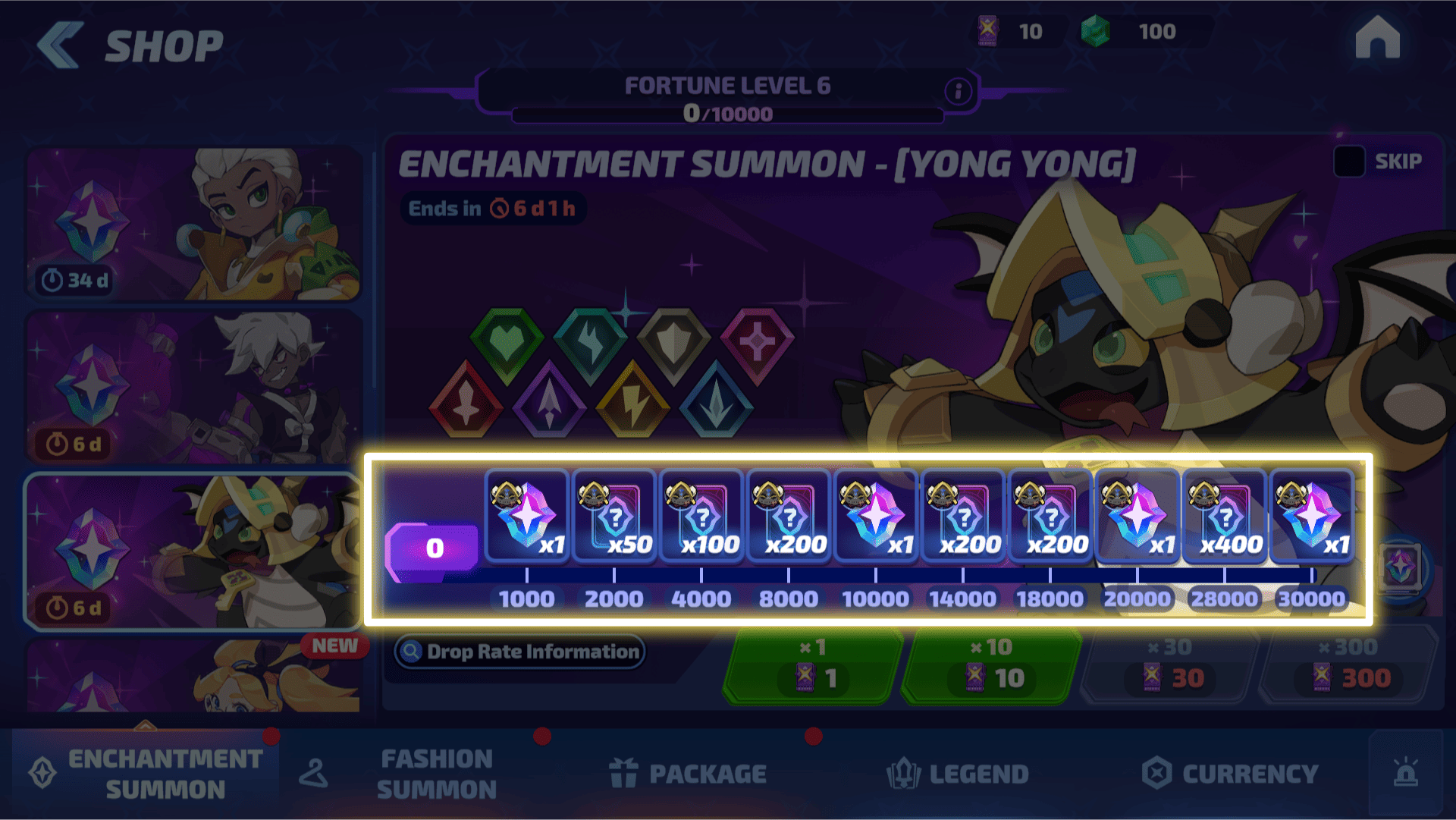
Task: Summon x1 for 1 ticket
Action: click(813, 666)
